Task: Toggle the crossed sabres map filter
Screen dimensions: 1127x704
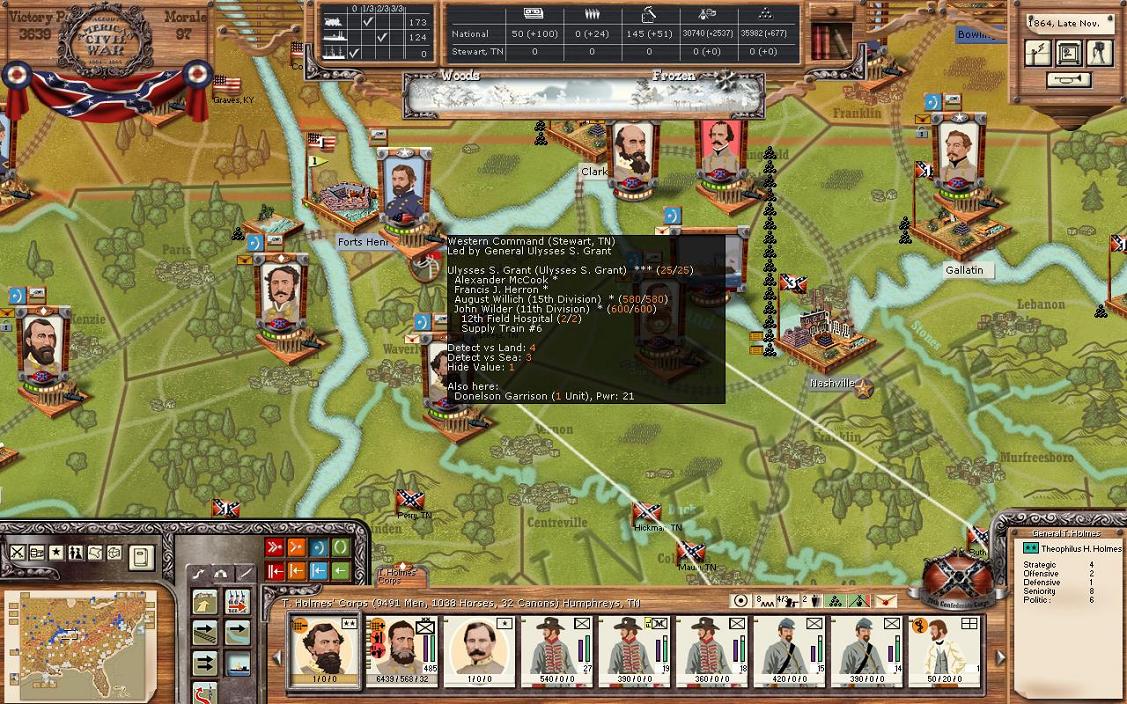Action: (x=18, y=553)
